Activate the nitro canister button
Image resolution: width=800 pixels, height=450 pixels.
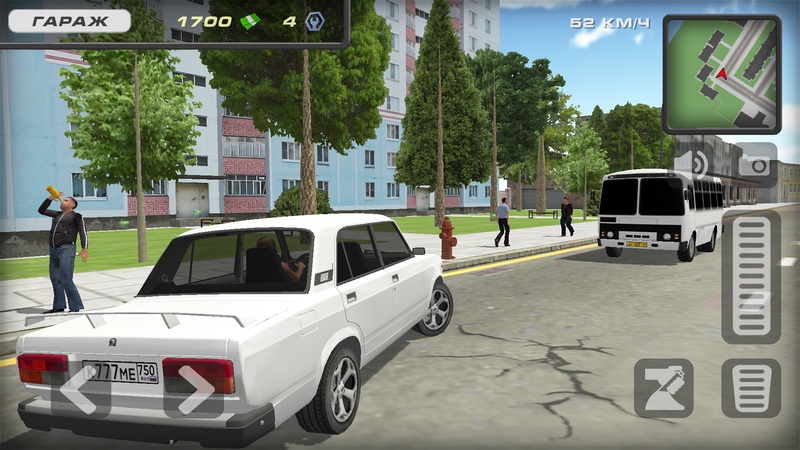(664, 388)
